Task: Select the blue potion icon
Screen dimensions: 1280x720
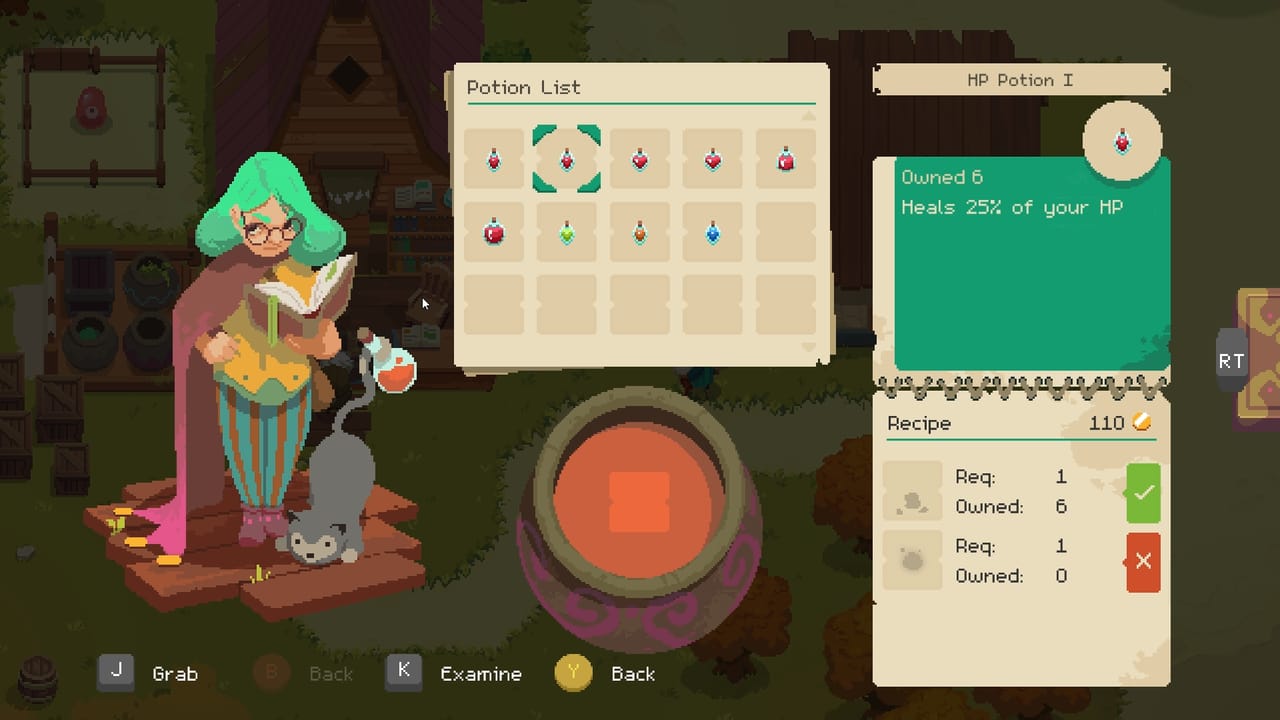Action: (x=712, y=231)
